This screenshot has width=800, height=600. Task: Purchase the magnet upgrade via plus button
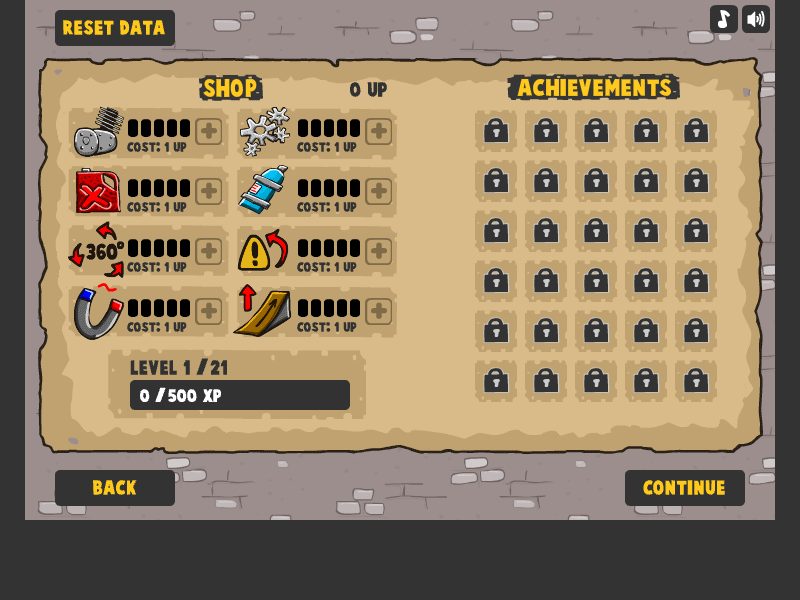click(208, 311)
